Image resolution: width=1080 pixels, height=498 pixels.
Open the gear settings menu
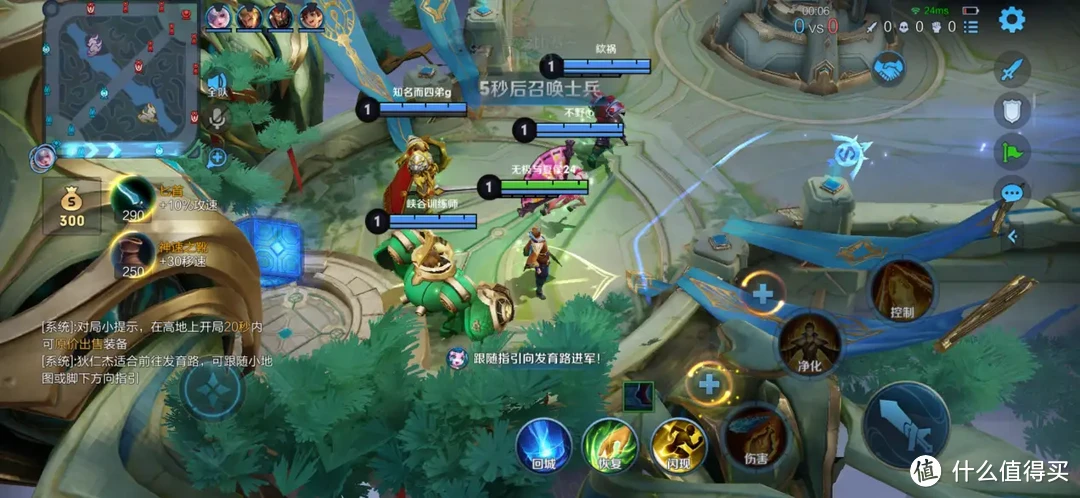point(1012,19)
